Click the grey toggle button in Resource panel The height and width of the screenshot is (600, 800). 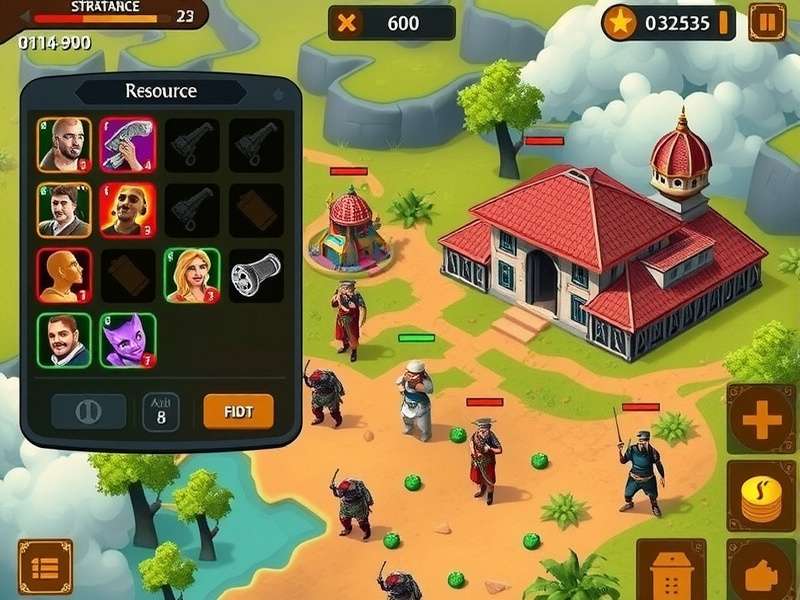(88, 411)
